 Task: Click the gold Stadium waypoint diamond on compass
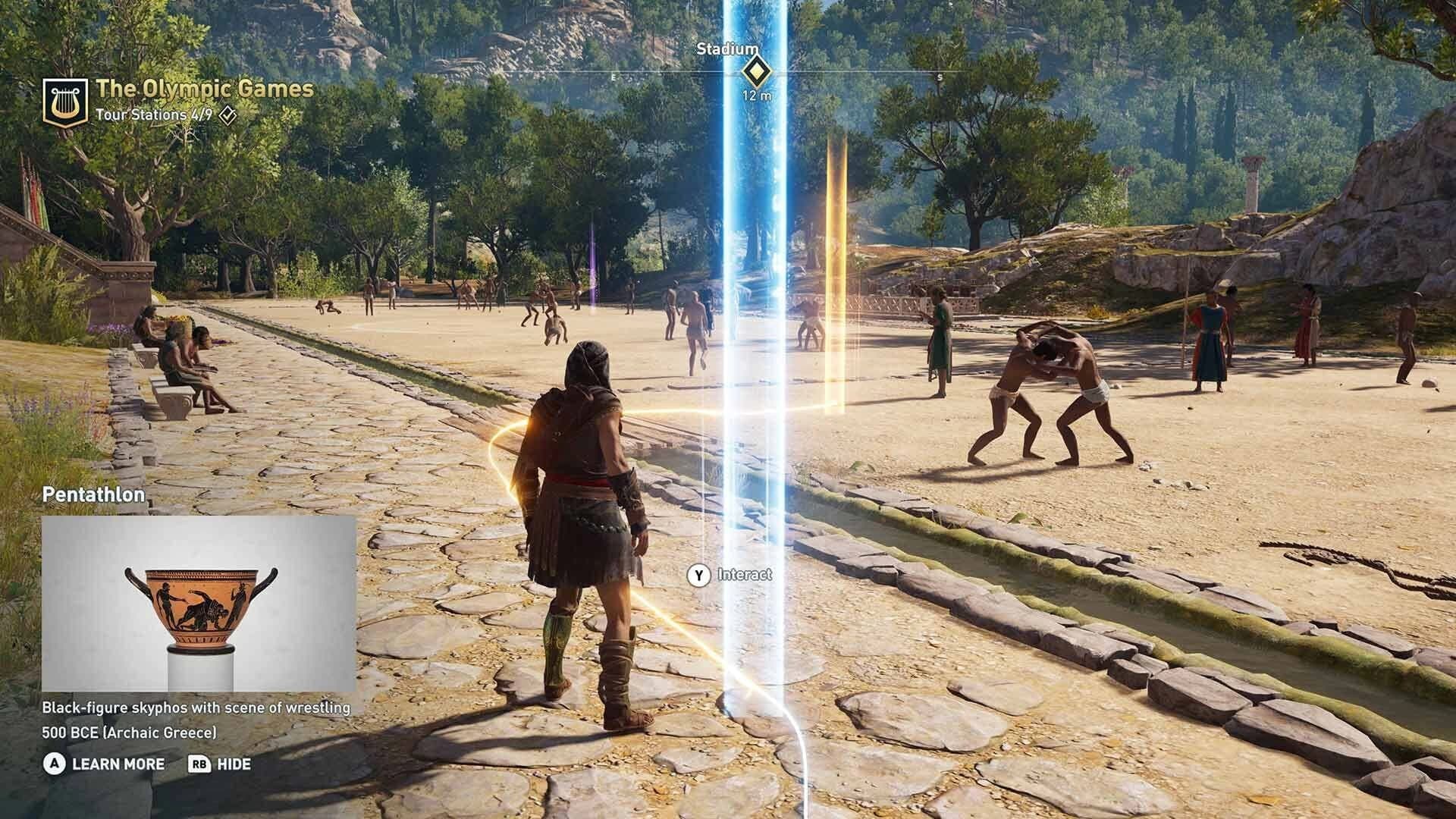(756, 72)
